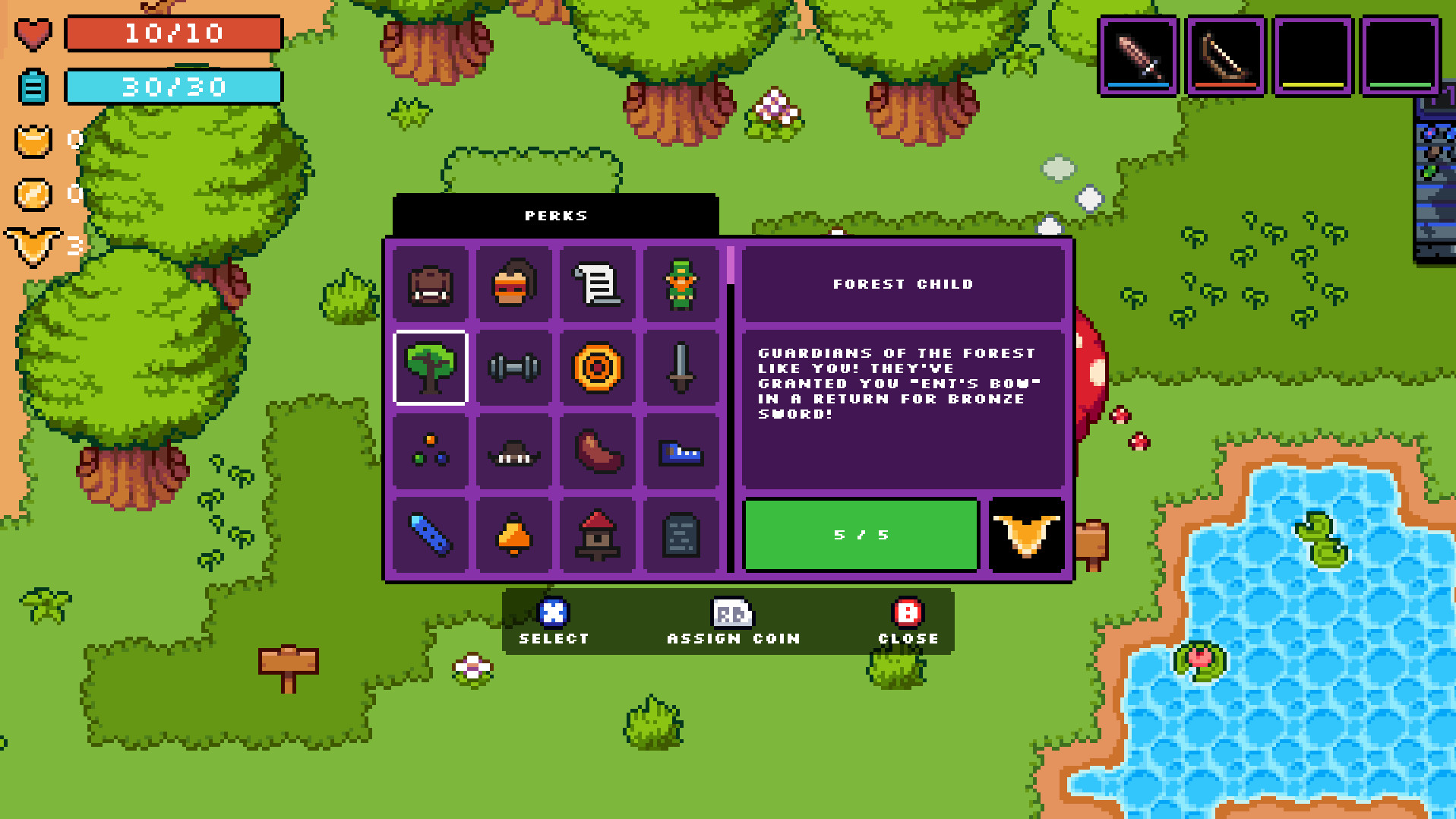This screenshot has height=819, width=1456.
Task: Choose the cowboy hat perk
Action: coord(513,451)
